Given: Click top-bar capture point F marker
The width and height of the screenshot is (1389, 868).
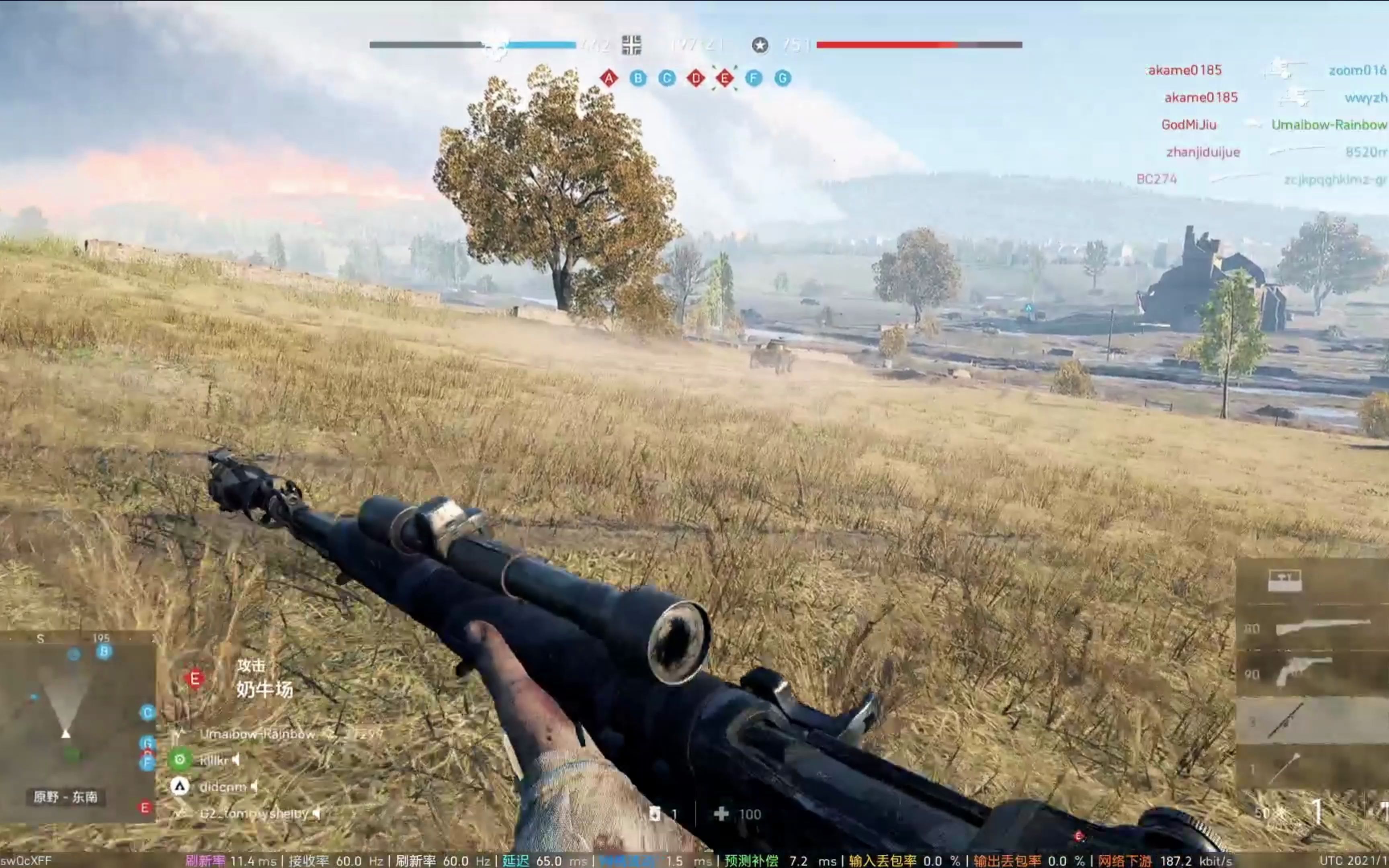Looking at the screenshot, I should click(x=754, y=78).
